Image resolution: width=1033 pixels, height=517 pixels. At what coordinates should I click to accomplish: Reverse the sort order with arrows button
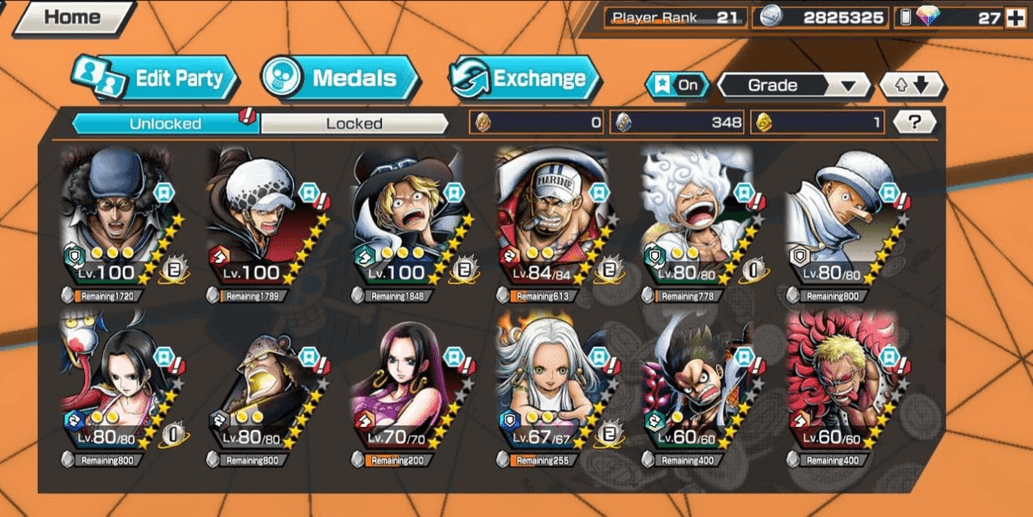click(x=911, y=85)
